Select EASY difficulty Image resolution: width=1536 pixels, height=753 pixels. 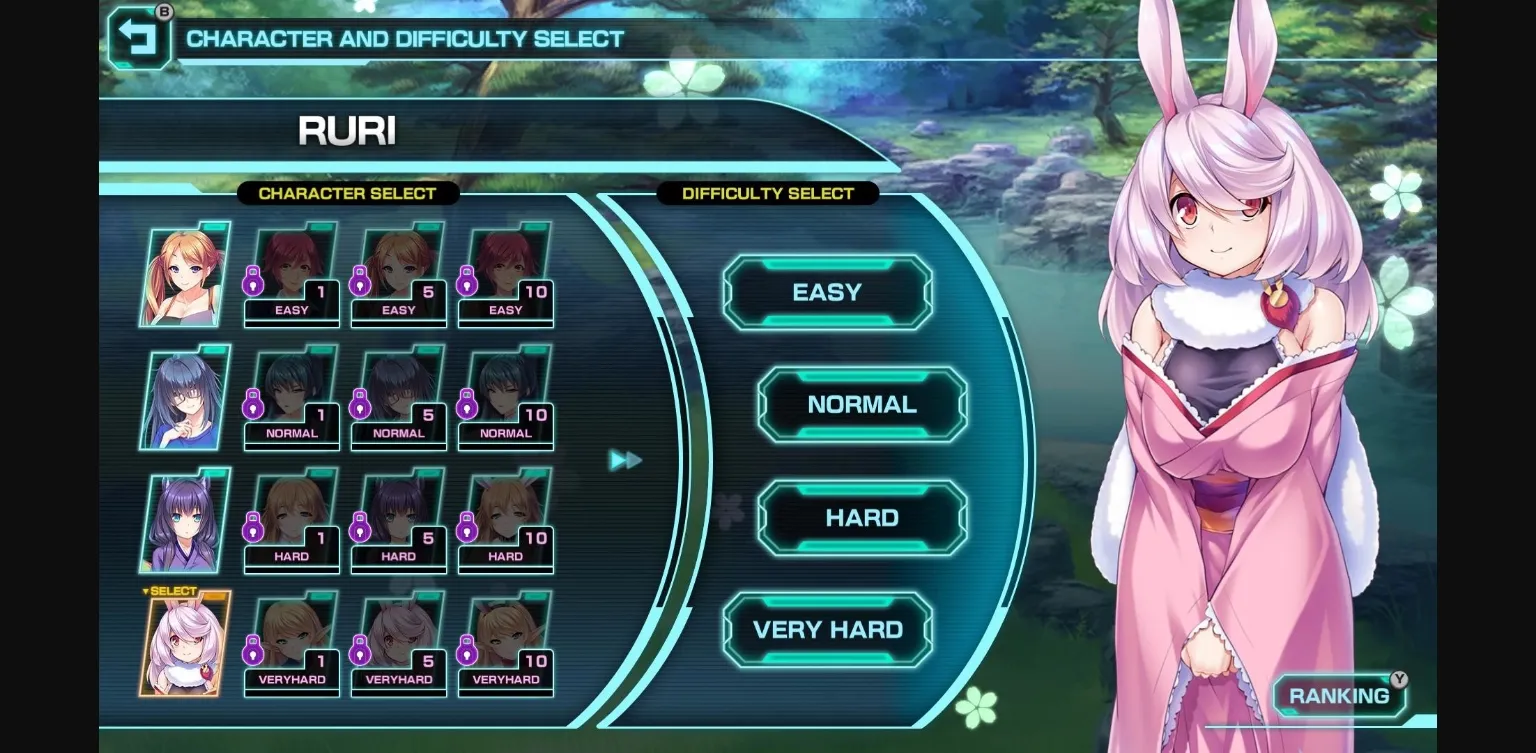[827, 292]
